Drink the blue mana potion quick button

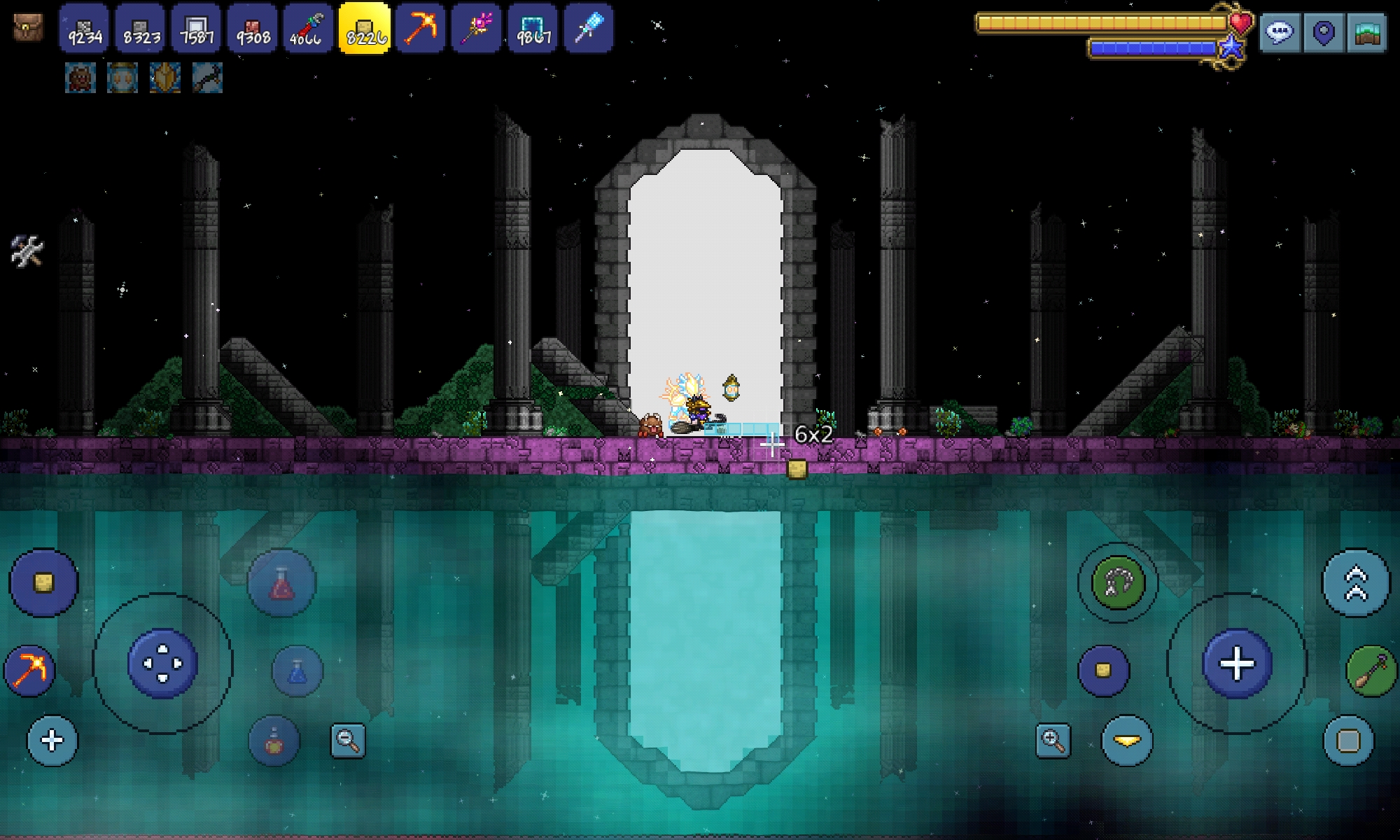pyautogui.click(x=297, y=671)
